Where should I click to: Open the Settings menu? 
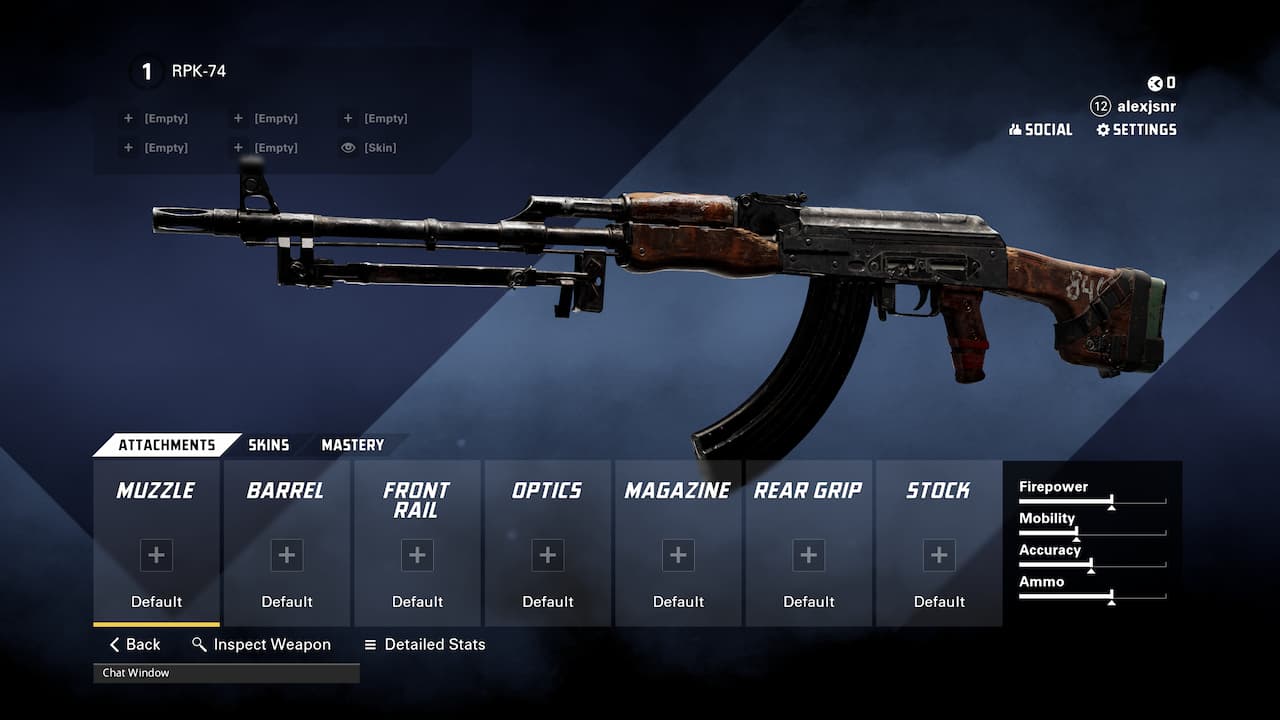[1136, 130]
